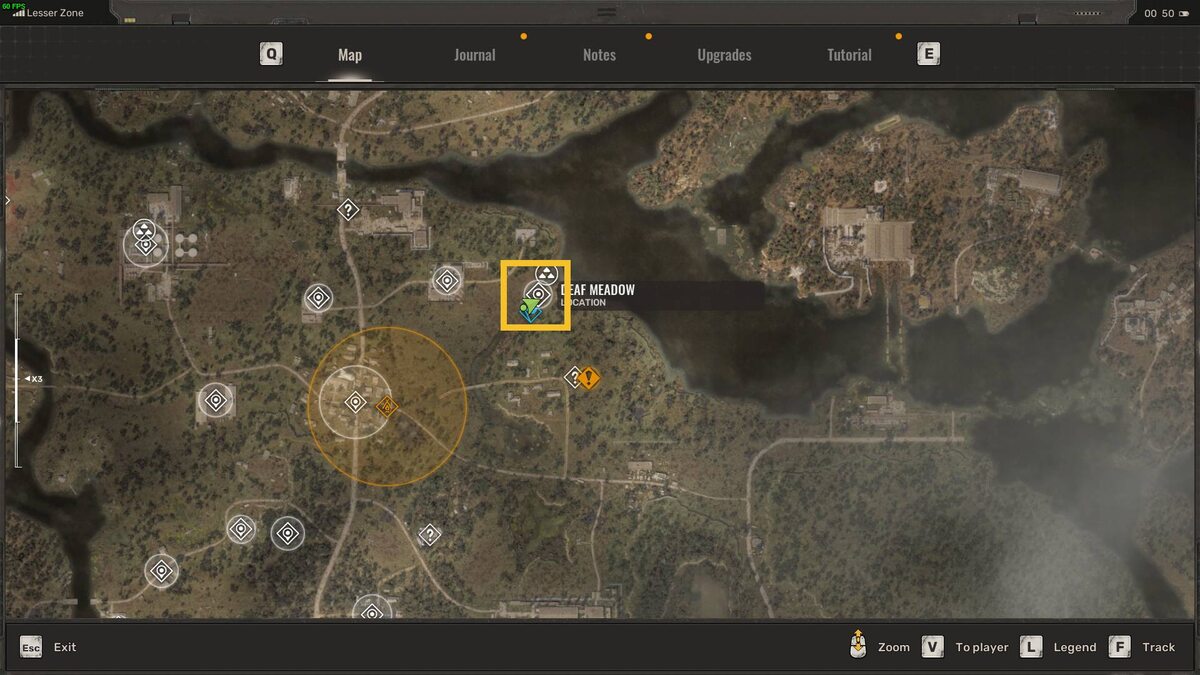
Task: Track the selected location
Action: [x=1158, y=647]
